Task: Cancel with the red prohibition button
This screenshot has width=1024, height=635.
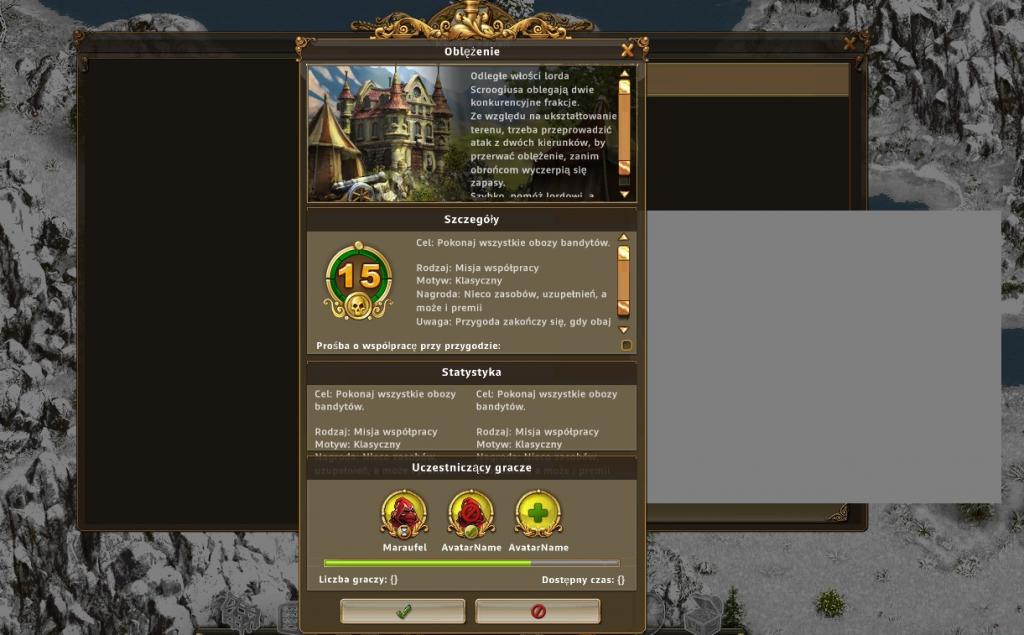Action: 538,611
